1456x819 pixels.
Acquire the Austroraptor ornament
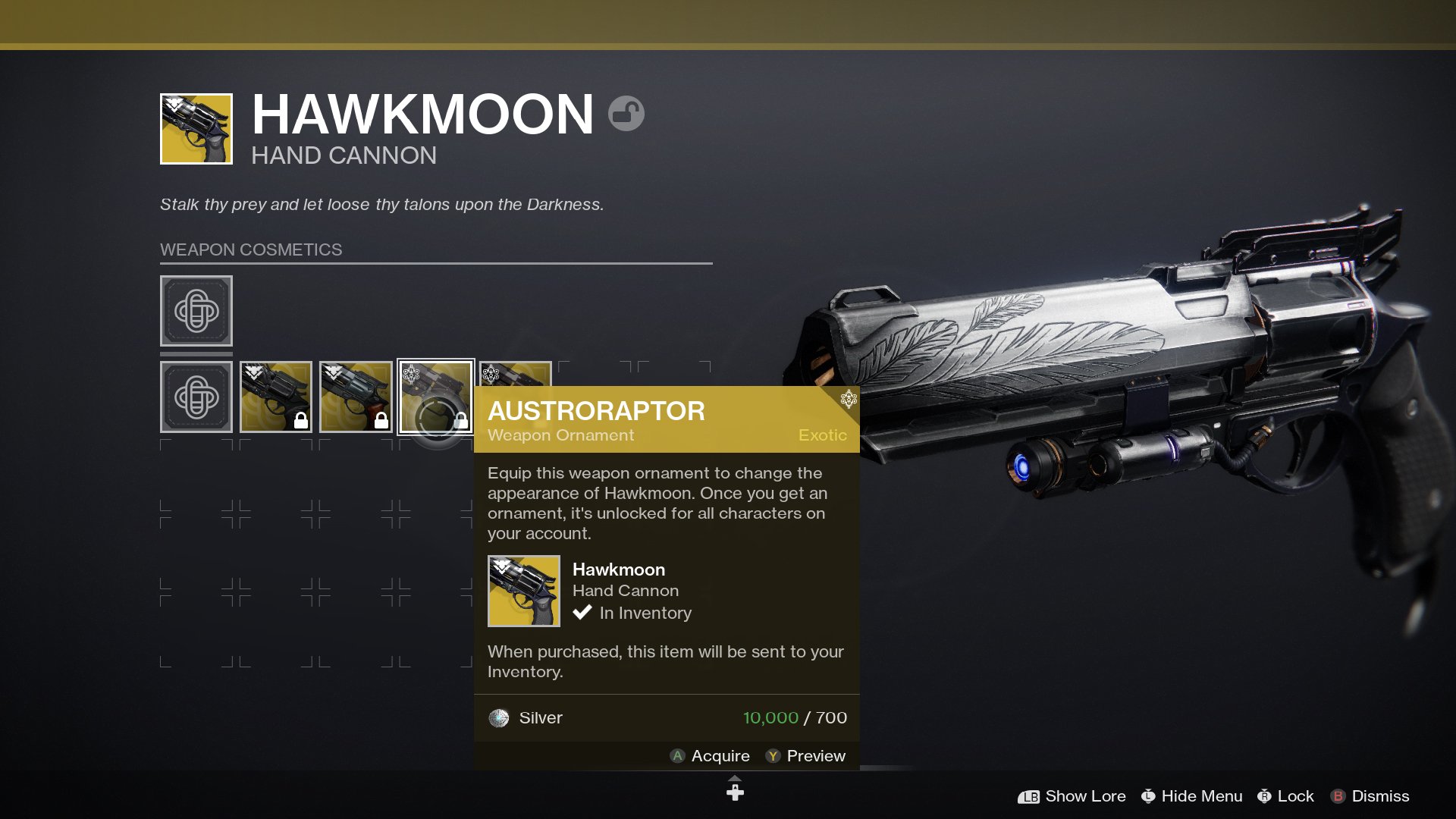coord(710,756)
